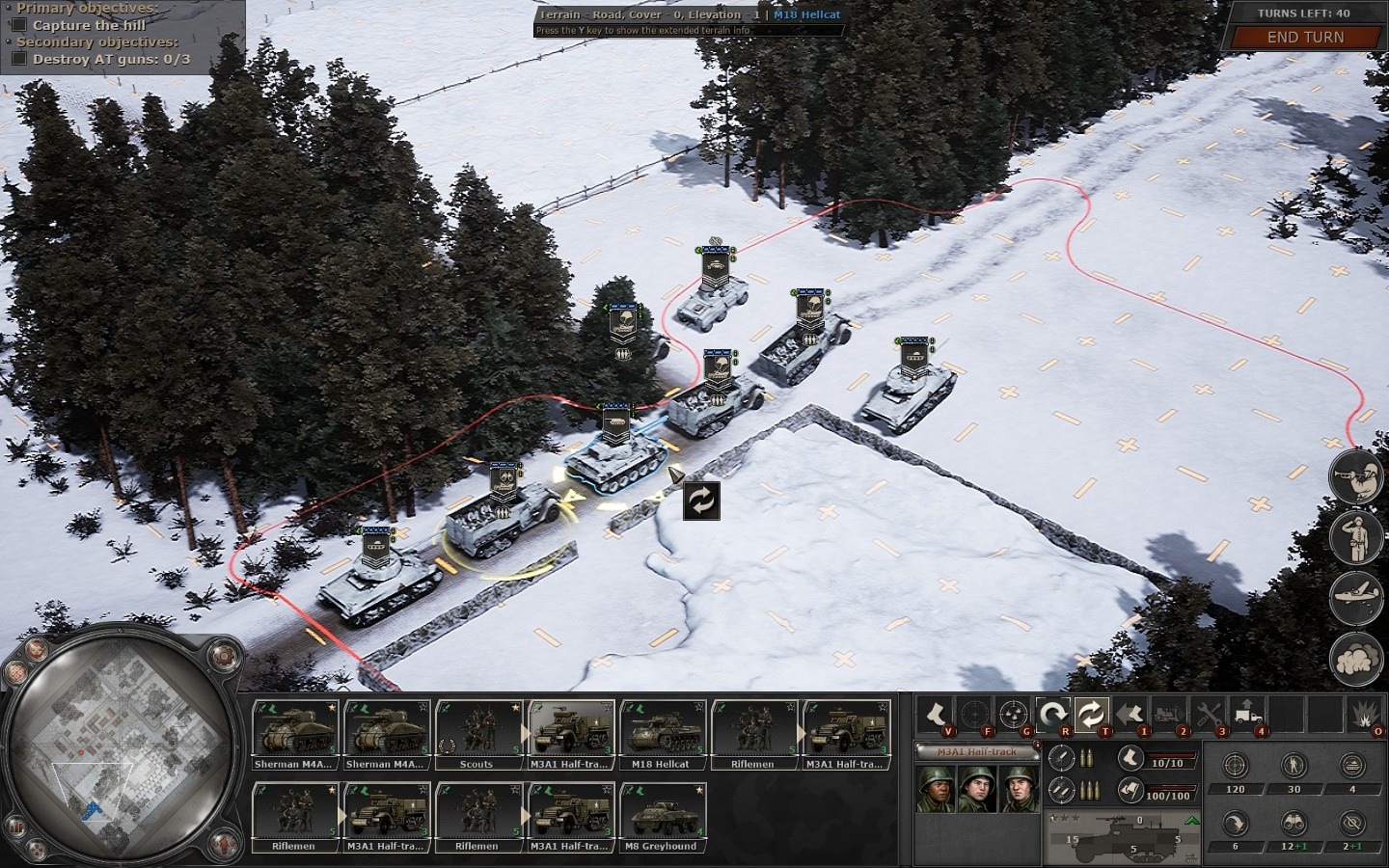Activate the highlighted swap arrows command

pos(1091,714)
